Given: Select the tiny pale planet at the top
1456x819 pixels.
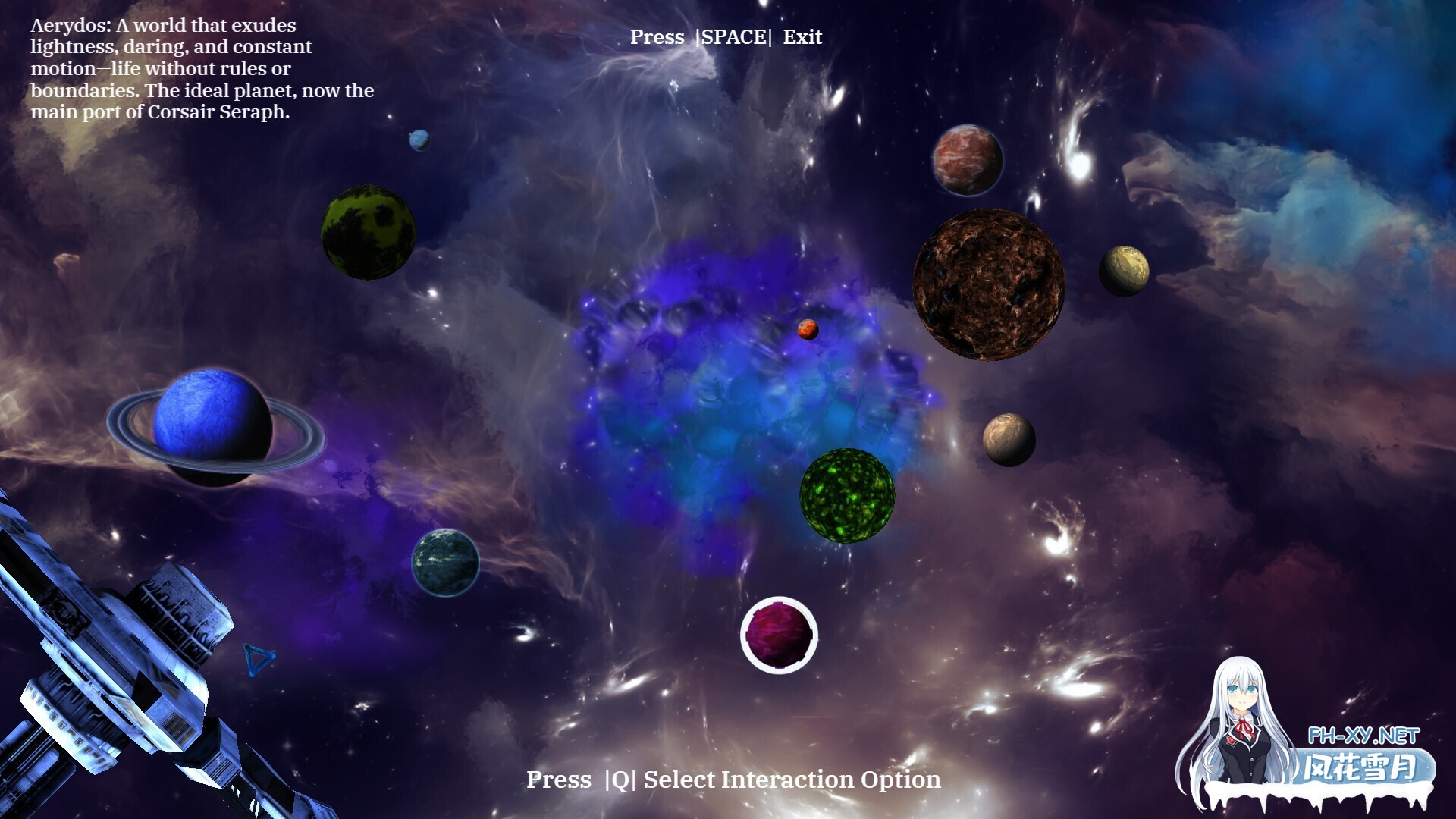Looking at the screenshot, I should pyautogui.click(x=419, y=140).
